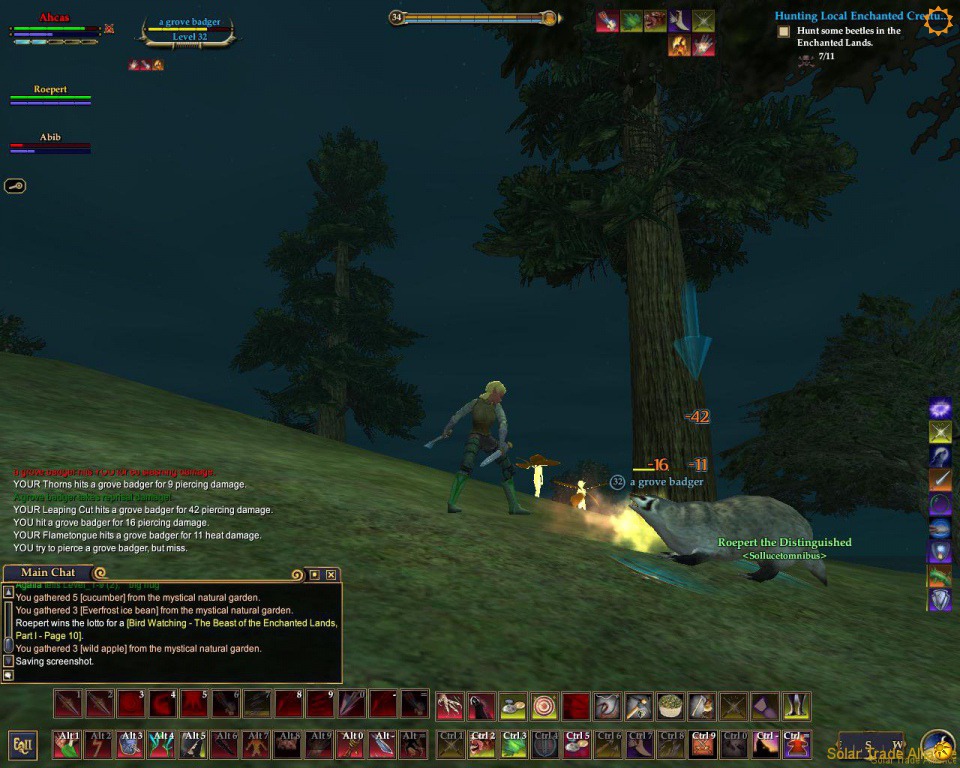Switch to the Main Chat tab

point(48,573)
